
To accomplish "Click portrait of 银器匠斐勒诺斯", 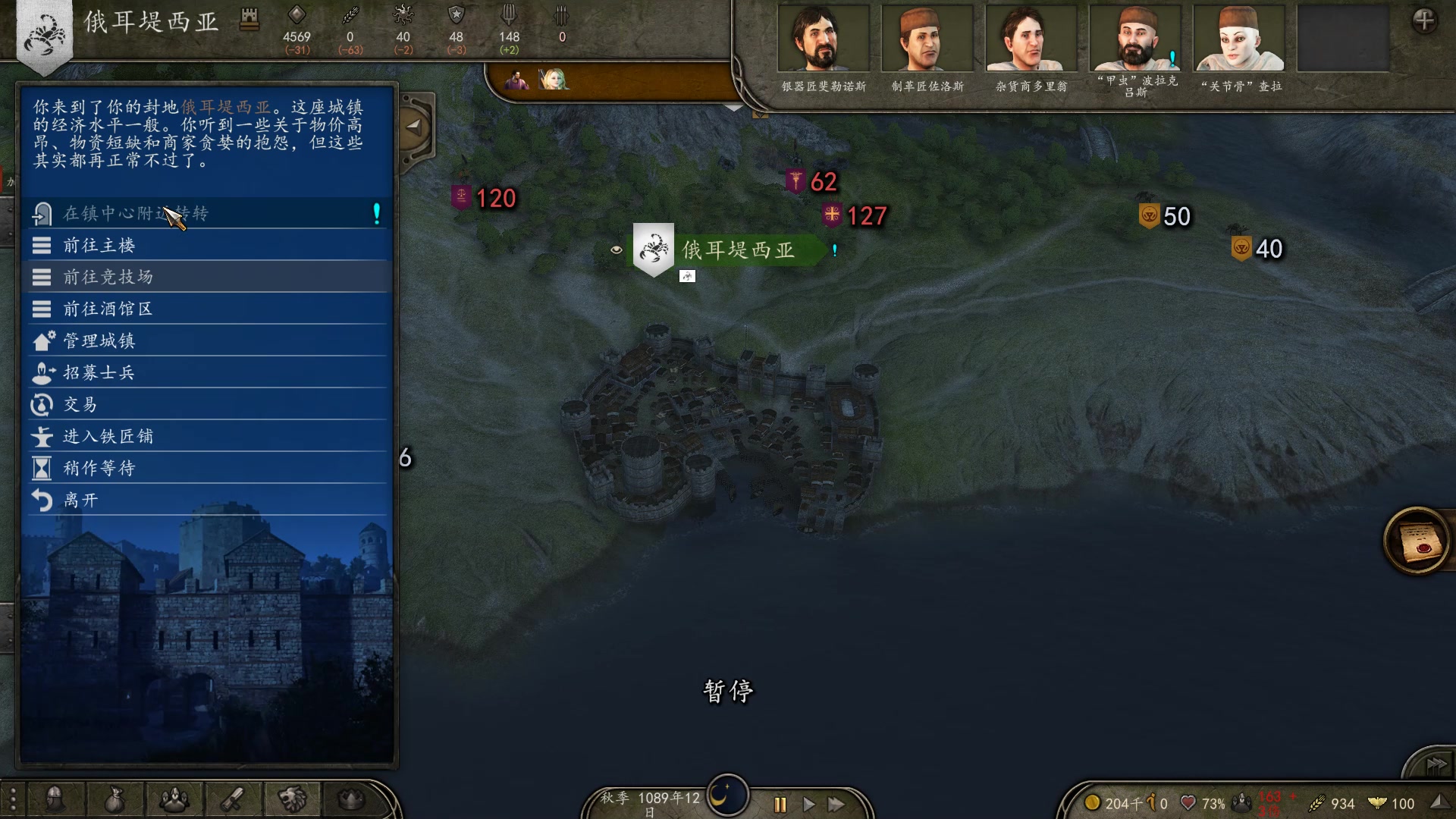I will 824,39.
